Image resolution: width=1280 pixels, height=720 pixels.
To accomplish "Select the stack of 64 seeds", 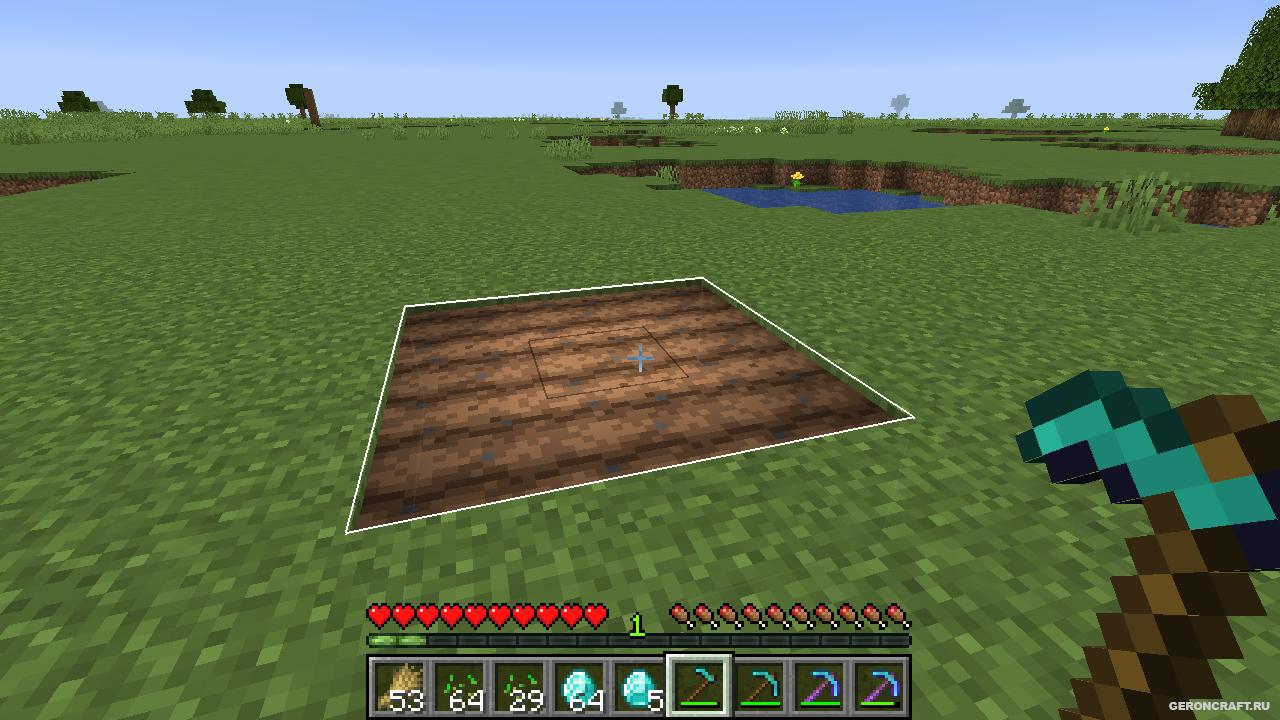I will (x=462, y=688).
